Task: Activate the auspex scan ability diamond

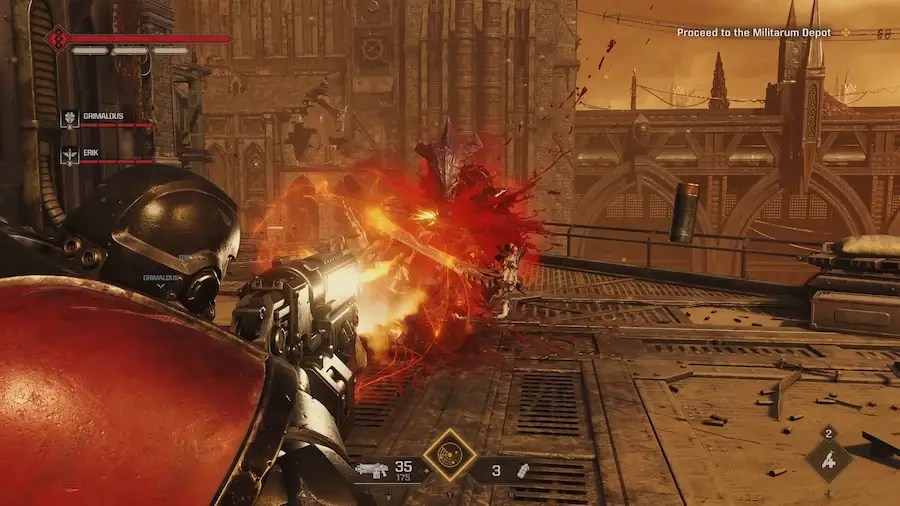Action: (x=449, y=456)
